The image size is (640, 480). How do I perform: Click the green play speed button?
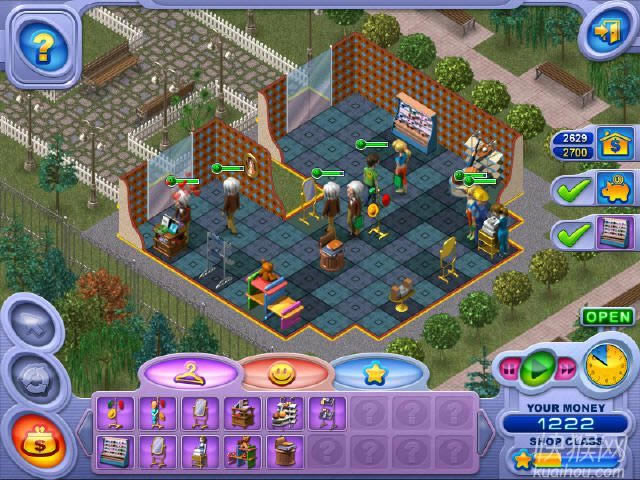point(538,366)
